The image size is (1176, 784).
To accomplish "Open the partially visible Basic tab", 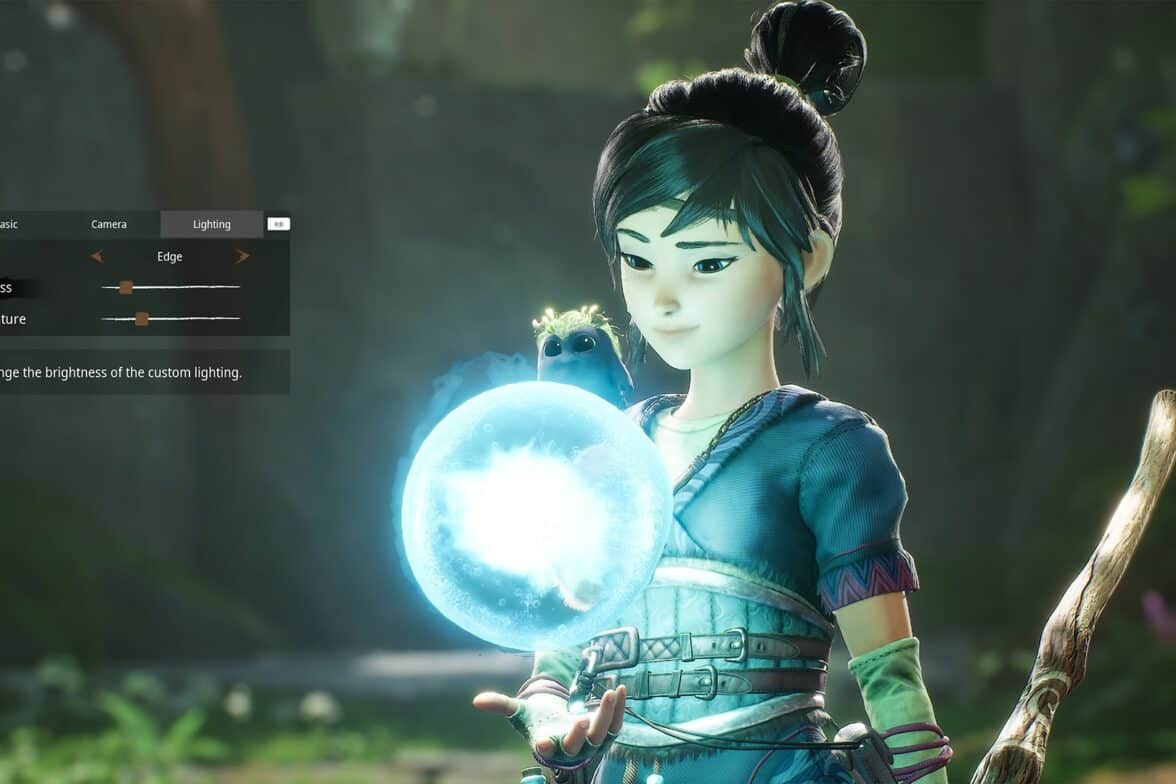I will [10, 224].
